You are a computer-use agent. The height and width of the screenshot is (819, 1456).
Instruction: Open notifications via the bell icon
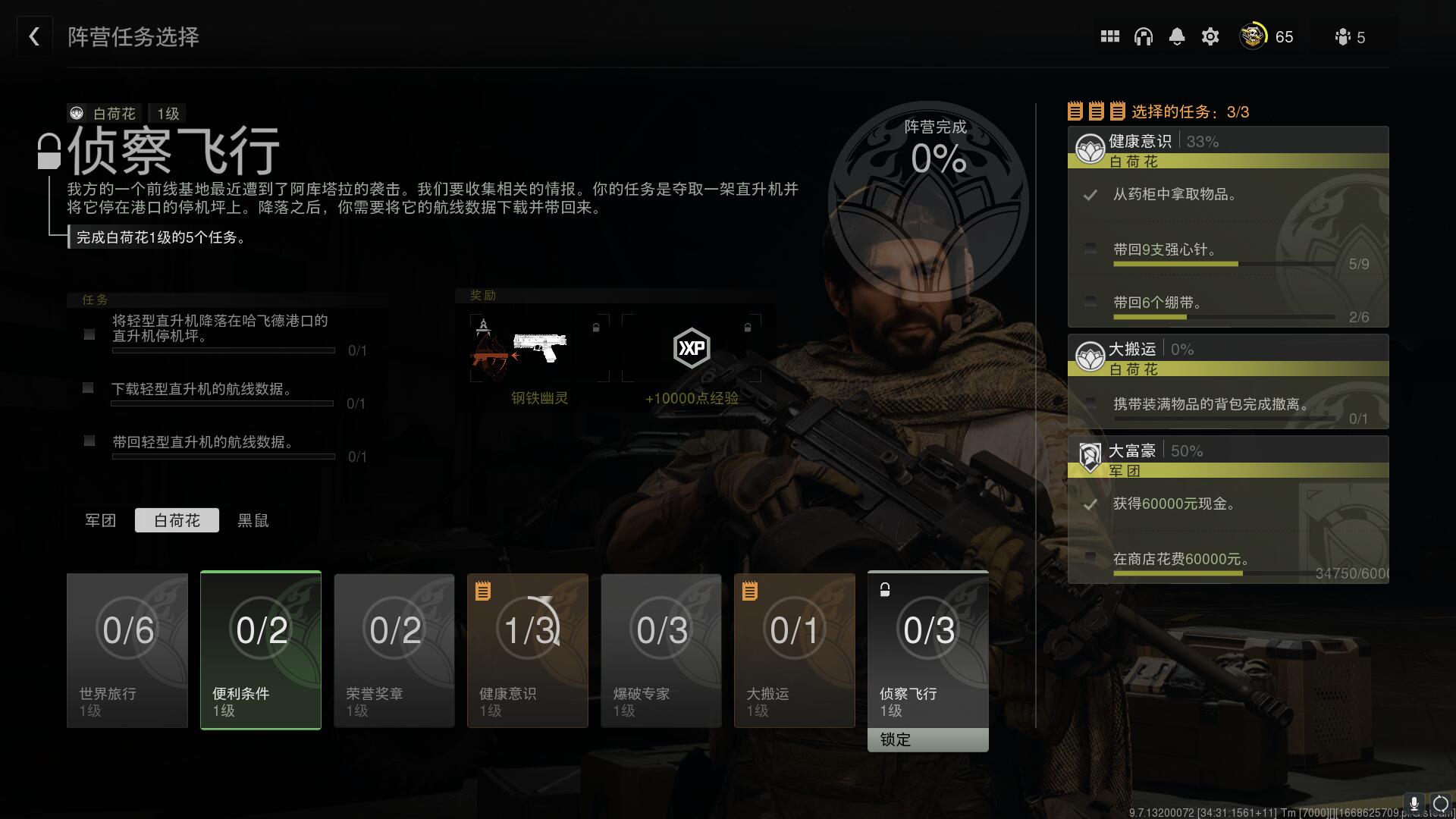pos(1177,36)
